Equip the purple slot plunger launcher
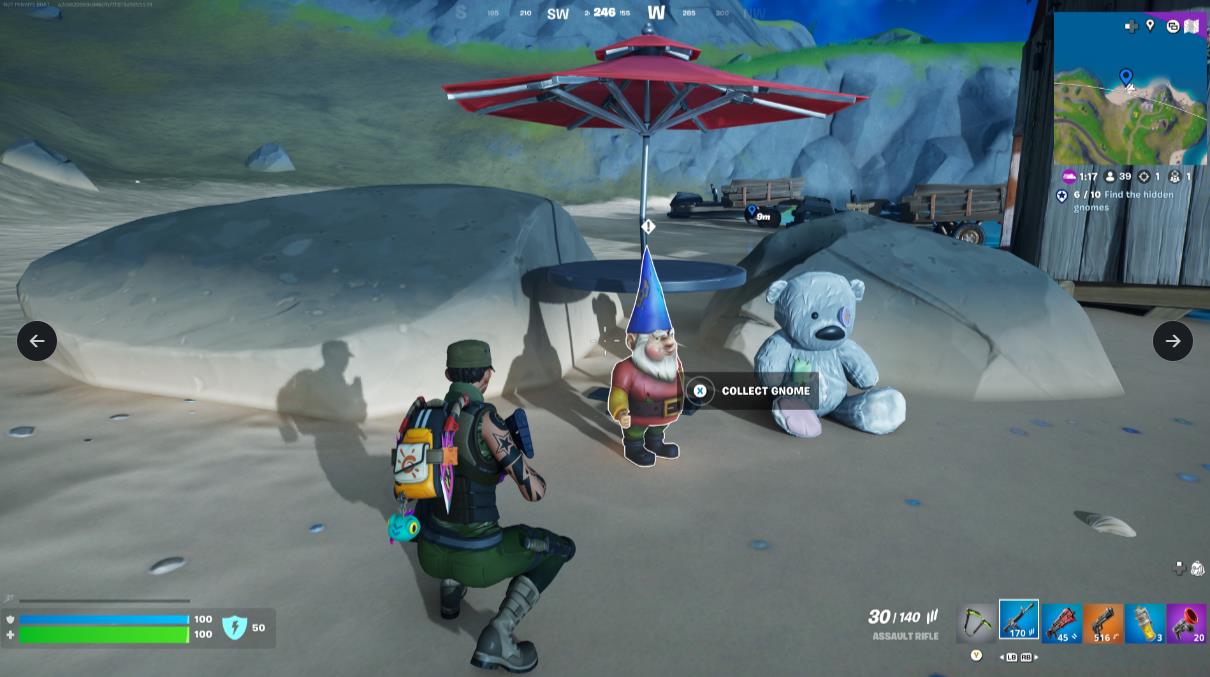 (1186, 623)
